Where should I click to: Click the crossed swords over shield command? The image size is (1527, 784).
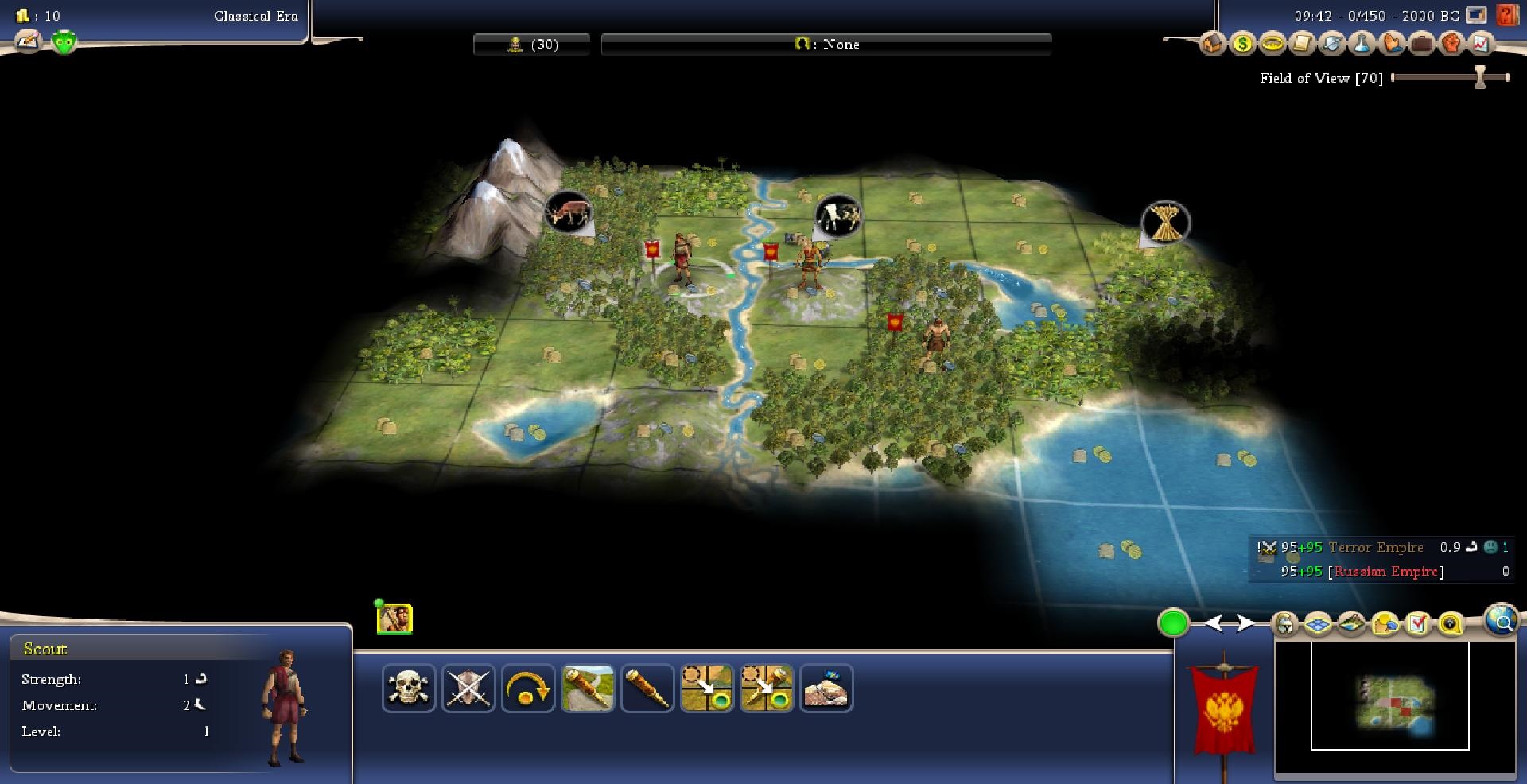tap(468, 688)
